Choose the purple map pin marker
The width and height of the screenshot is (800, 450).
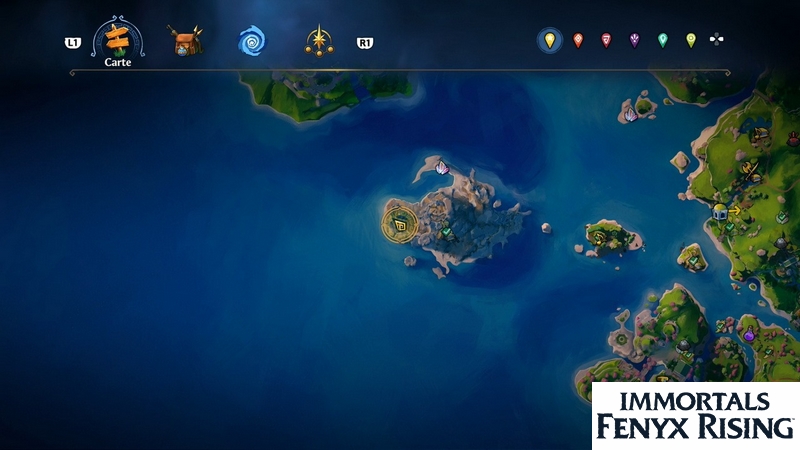point(634,40)
